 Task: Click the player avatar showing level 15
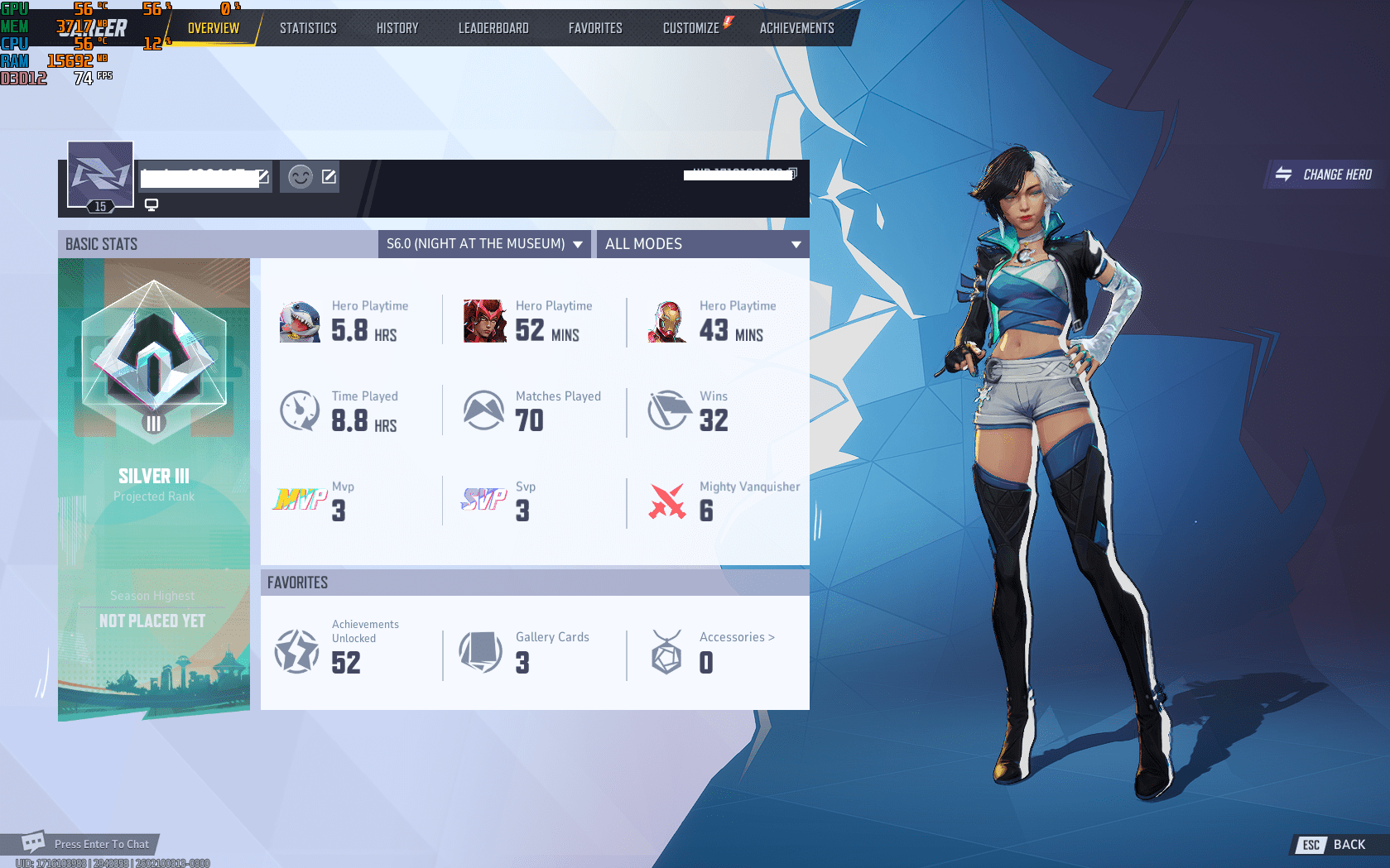(99, 175)
